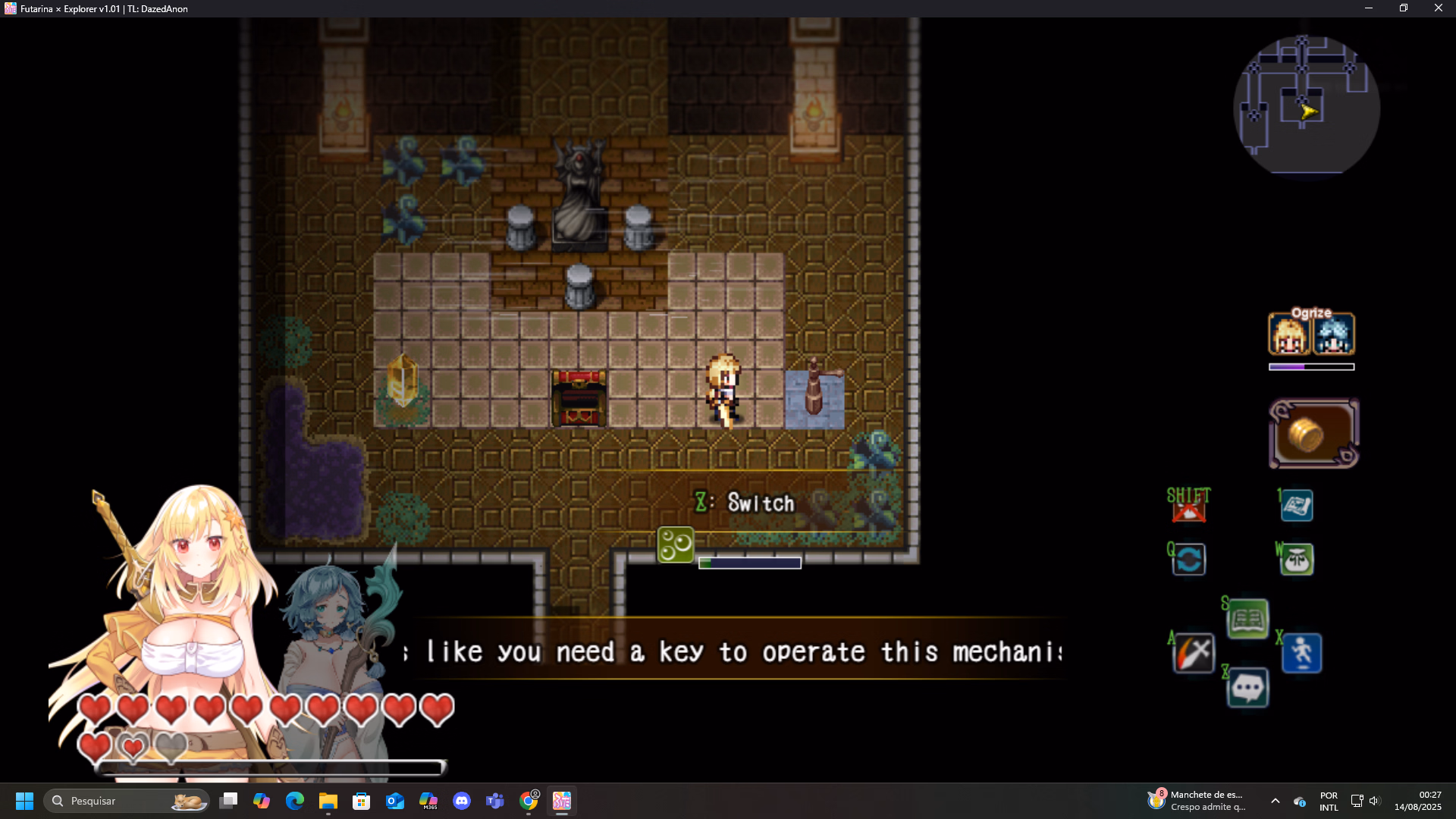Select the blonde heroine party portrait
This screenshot has height=819, width=1456.
(x=1288, y=335)
